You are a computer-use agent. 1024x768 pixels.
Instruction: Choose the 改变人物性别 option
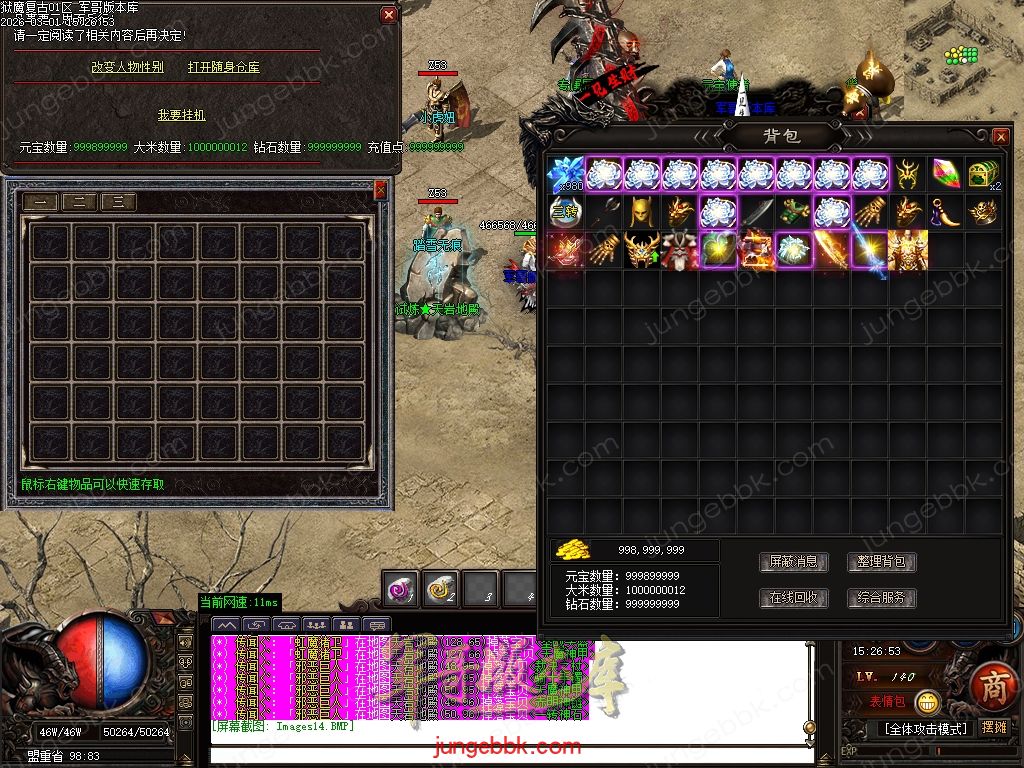(x=127, y=67)
